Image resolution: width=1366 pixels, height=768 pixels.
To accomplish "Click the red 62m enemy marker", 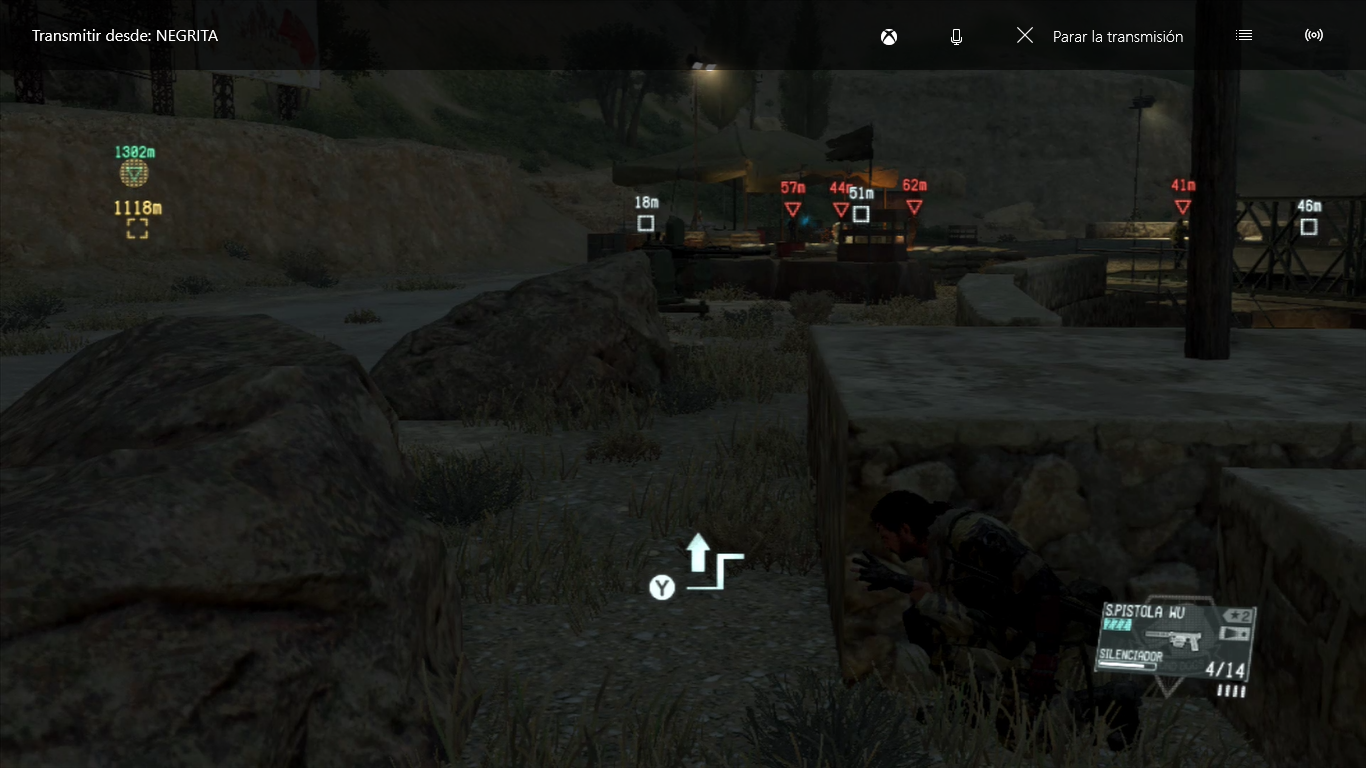I will click(x=914, y=206).
